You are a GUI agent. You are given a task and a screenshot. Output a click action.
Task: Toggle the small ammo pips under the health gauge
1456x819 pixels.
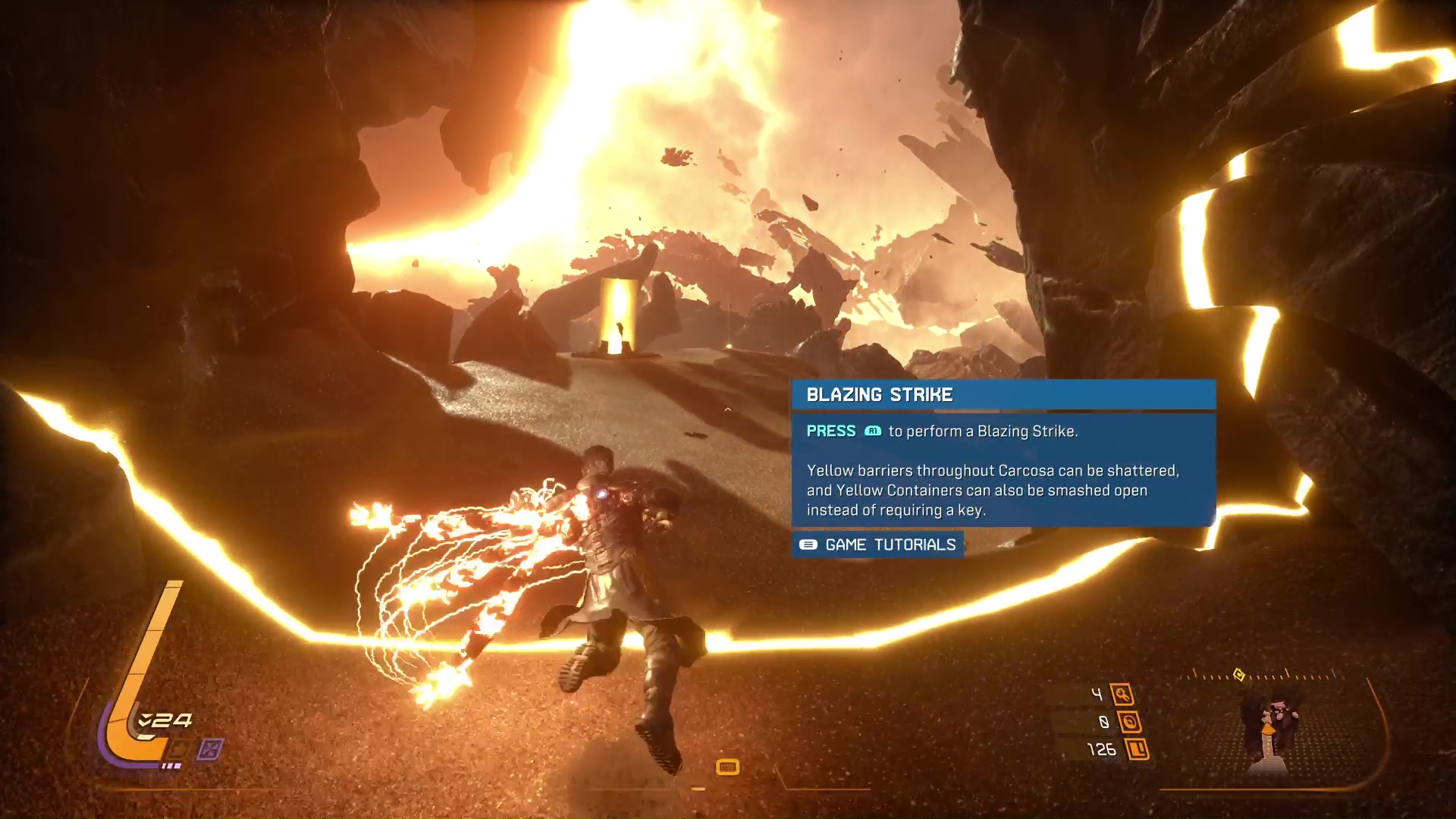171,765
